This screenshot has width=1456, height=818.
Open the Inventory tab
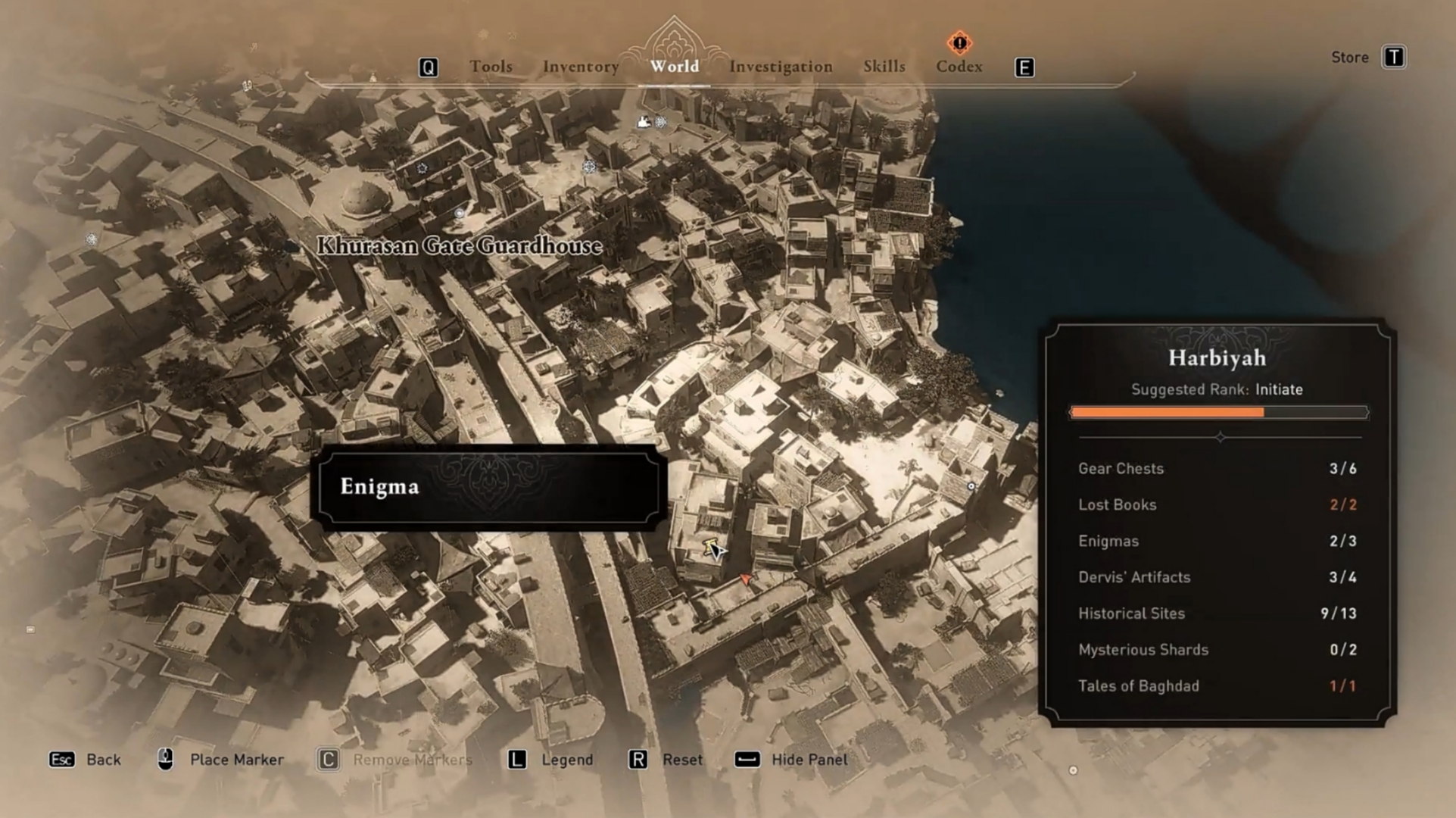coord(581,67)
